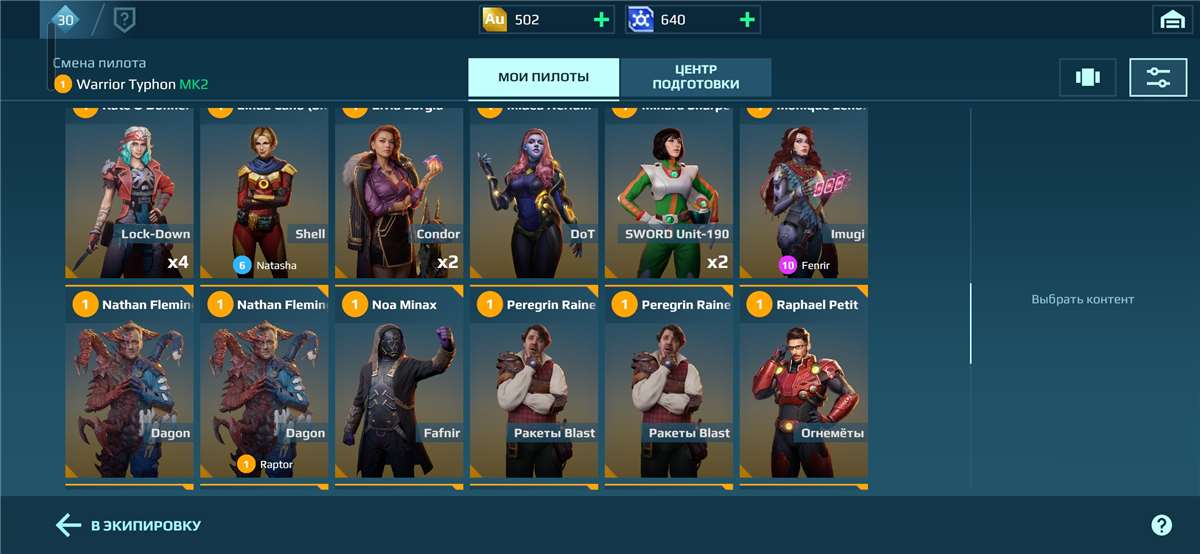This screenshot has width=1200, height=554.
Task: Select the Imugi pilot assigned to Fenrir
Action: (x=803, y=190)
